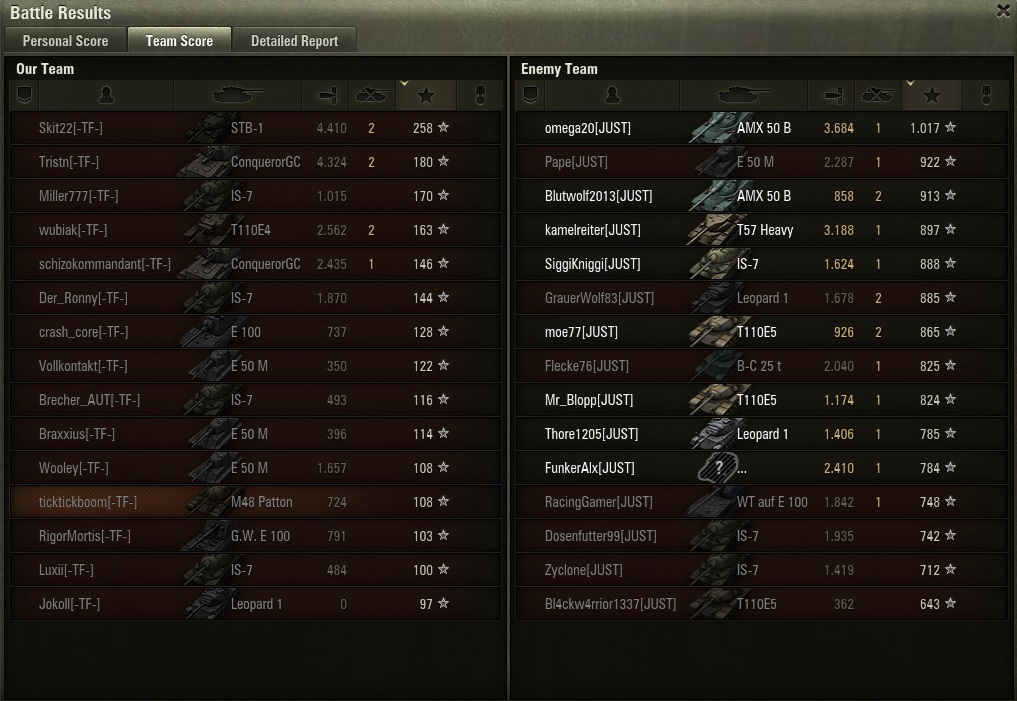Sort Our Team by damage dealt column
1017x701 pixels.
tap(326, 95)
